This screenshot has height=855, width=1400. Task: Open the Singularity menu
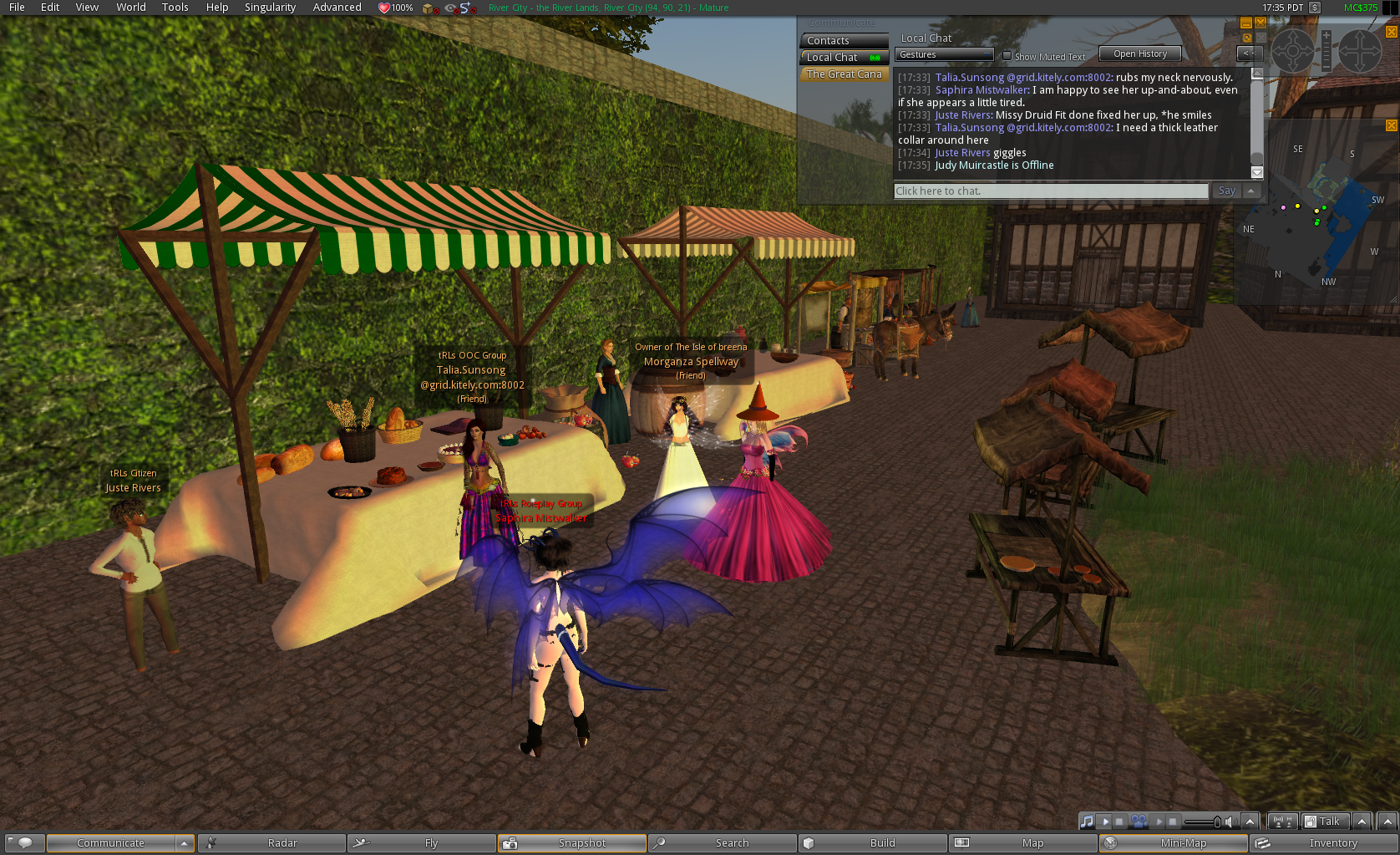(x=270, y=8)
